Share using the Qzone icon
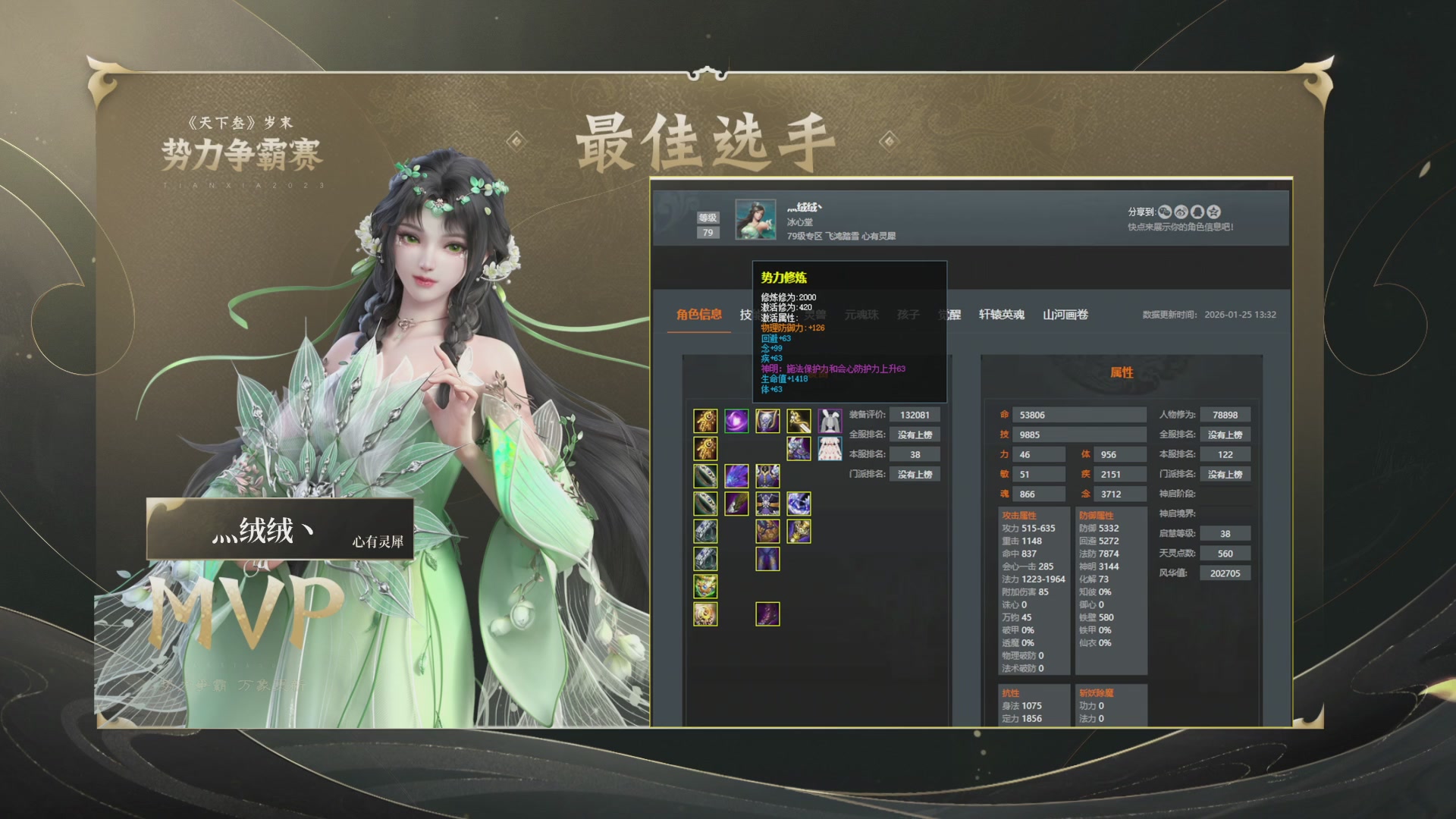The height and width of the screenshot is (819, 1456). tap(1213, 212)
